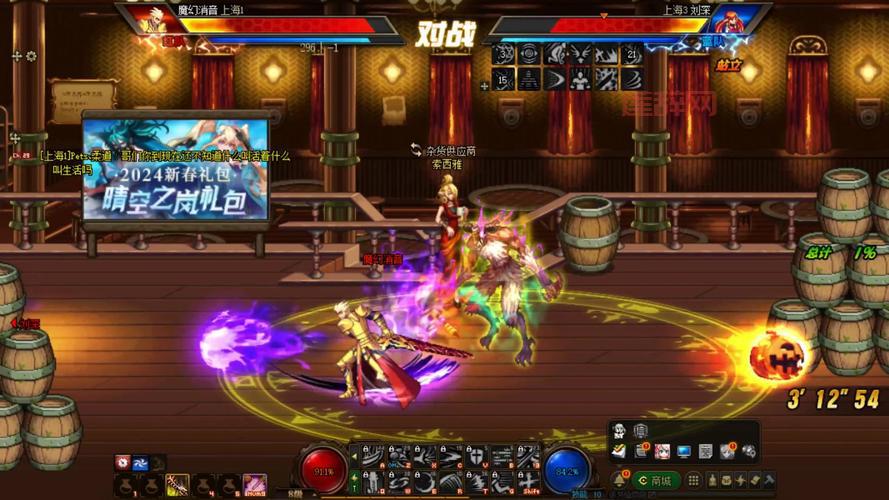Select the glowing sword item in quickslot
The height and width of the screenshot is (500, 889).
[177, 484]
